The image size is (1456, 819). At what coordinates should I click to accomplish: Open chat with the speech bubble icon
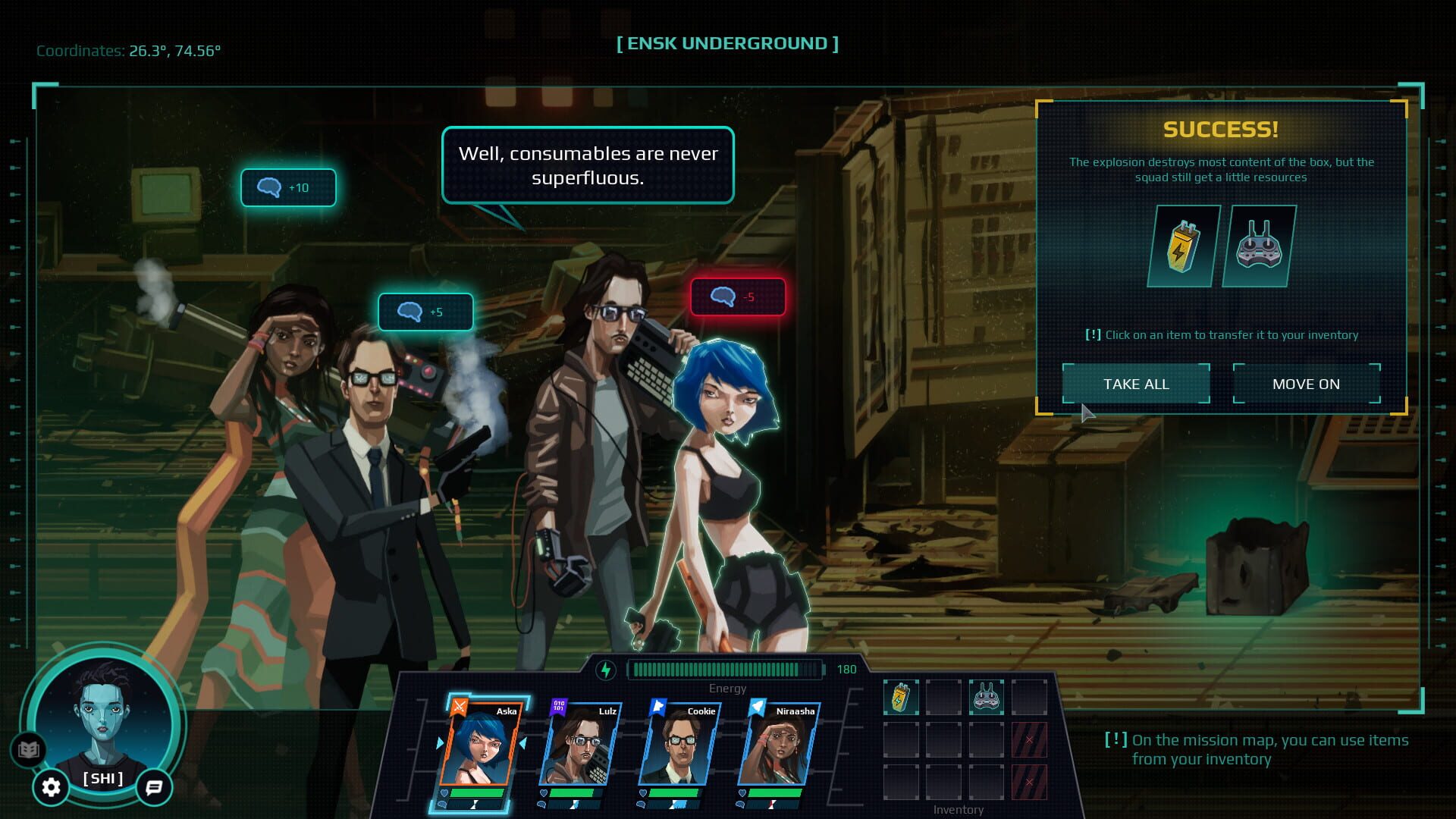click(x=154, y=788)
